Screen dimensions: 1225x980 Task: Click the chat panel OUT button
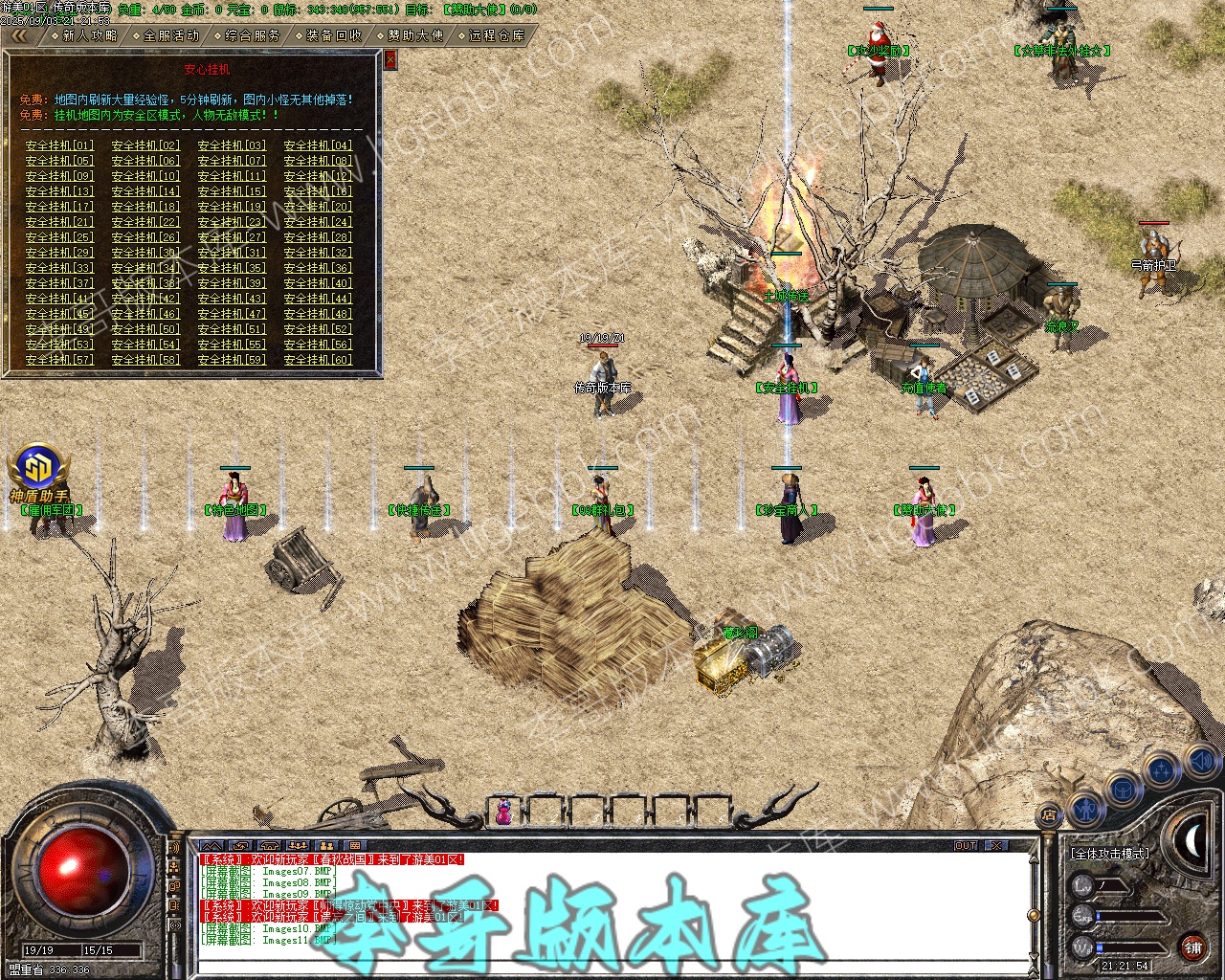click(x=966, y=846)
